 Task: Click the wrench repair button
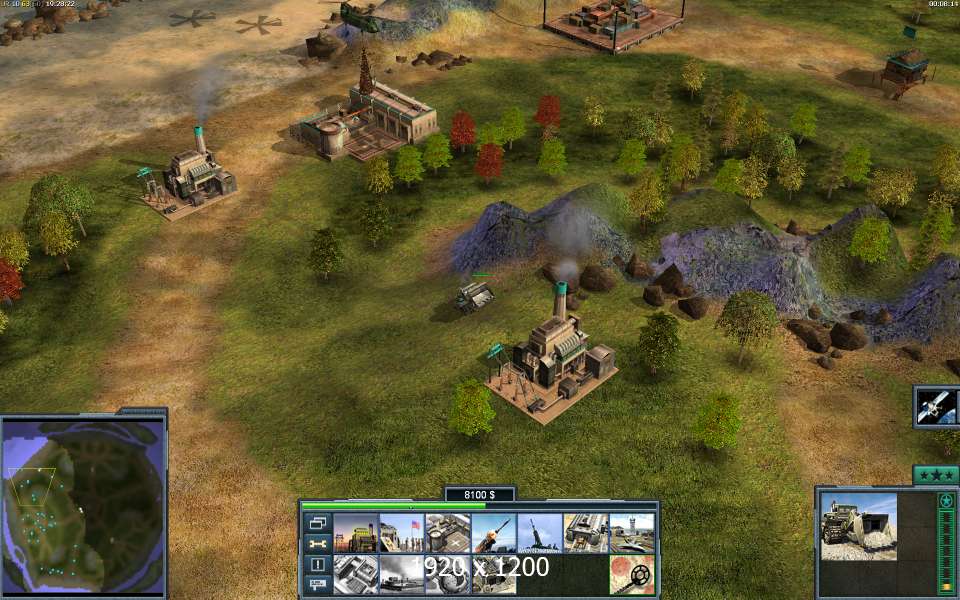318,544
